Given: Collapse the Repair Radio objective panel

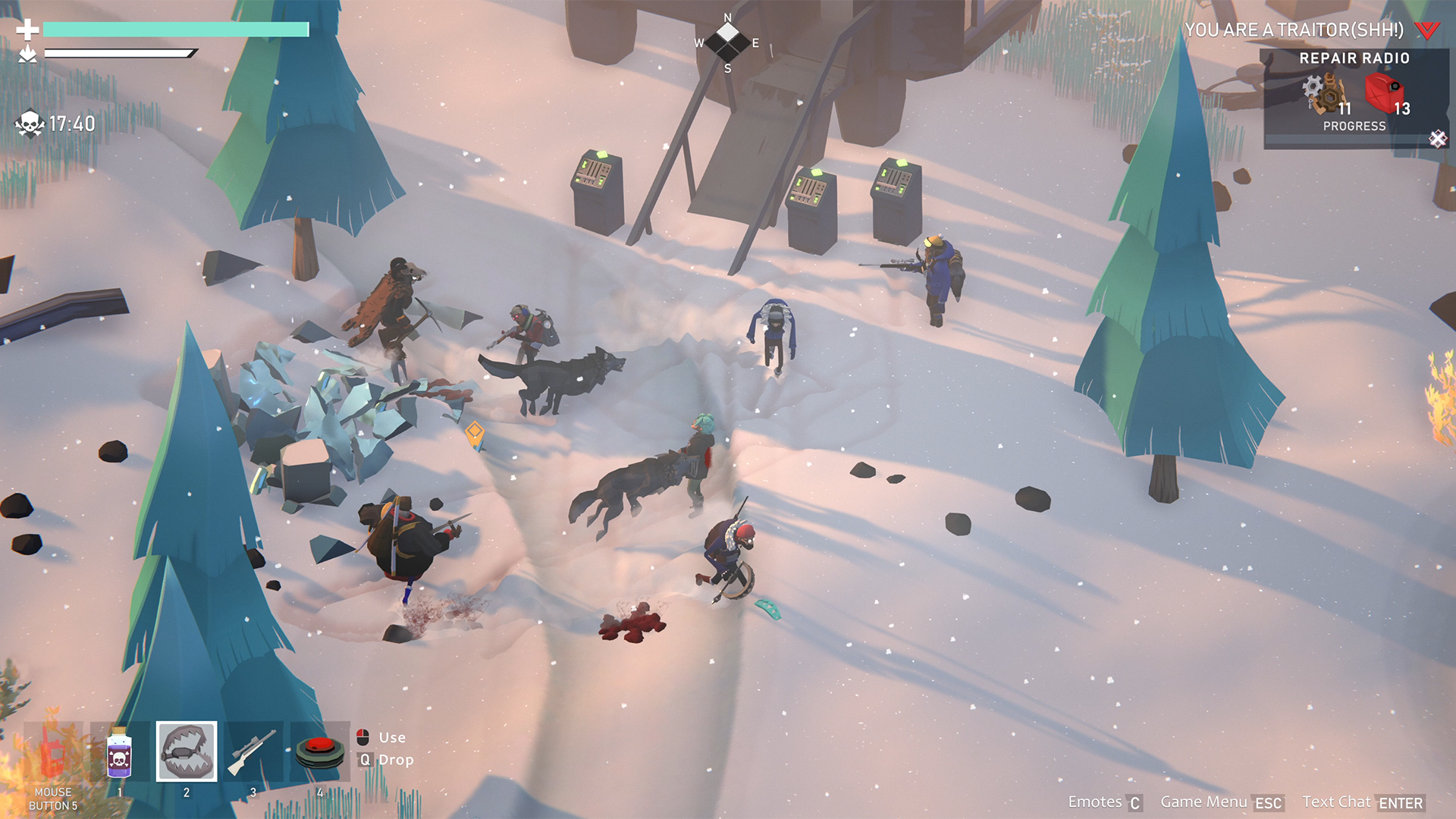Looking at the screenshot, I should point(1436,139).
